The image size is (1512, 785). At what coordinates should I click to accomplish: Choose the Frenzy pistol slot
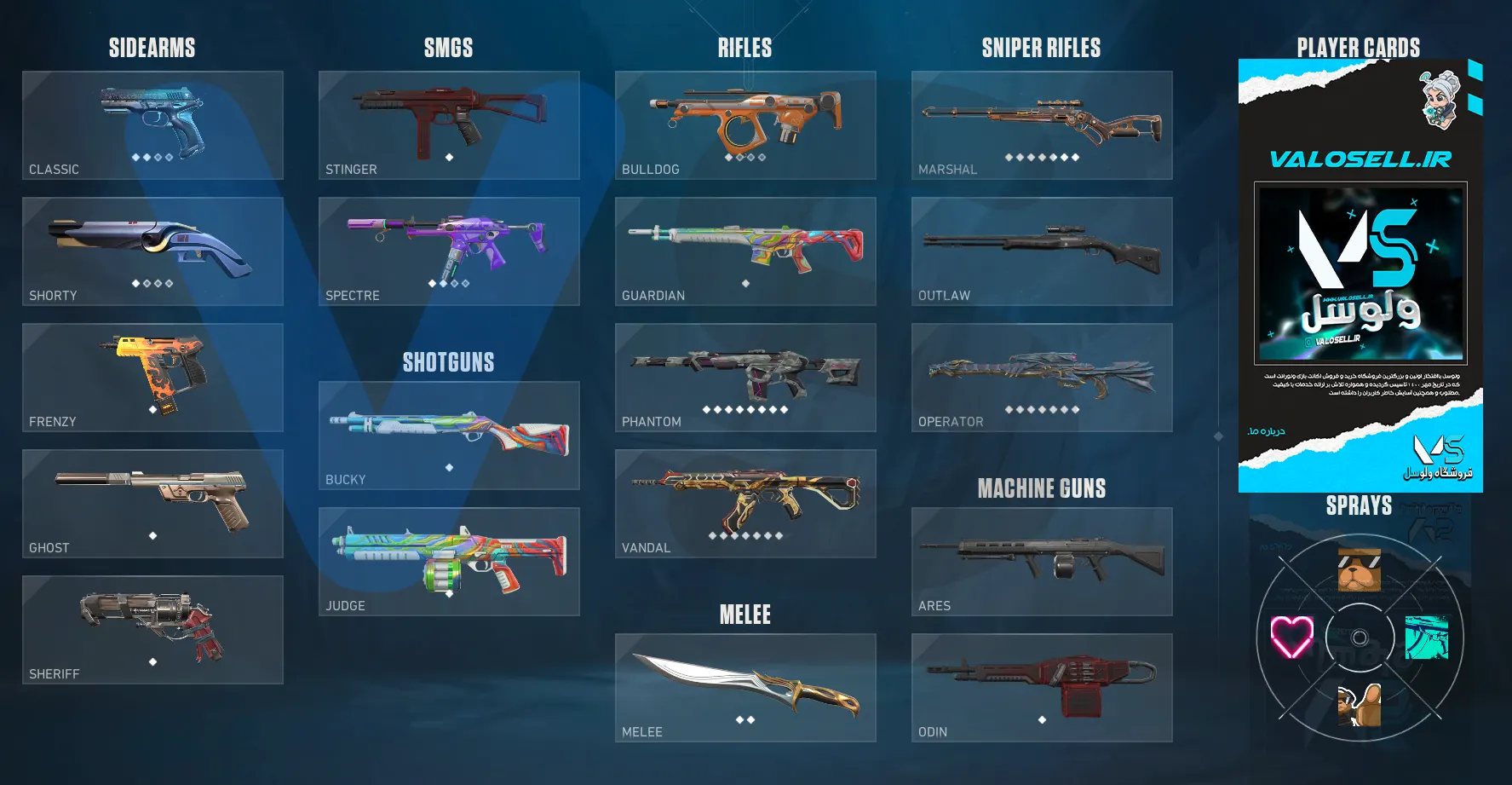(152, 378)
